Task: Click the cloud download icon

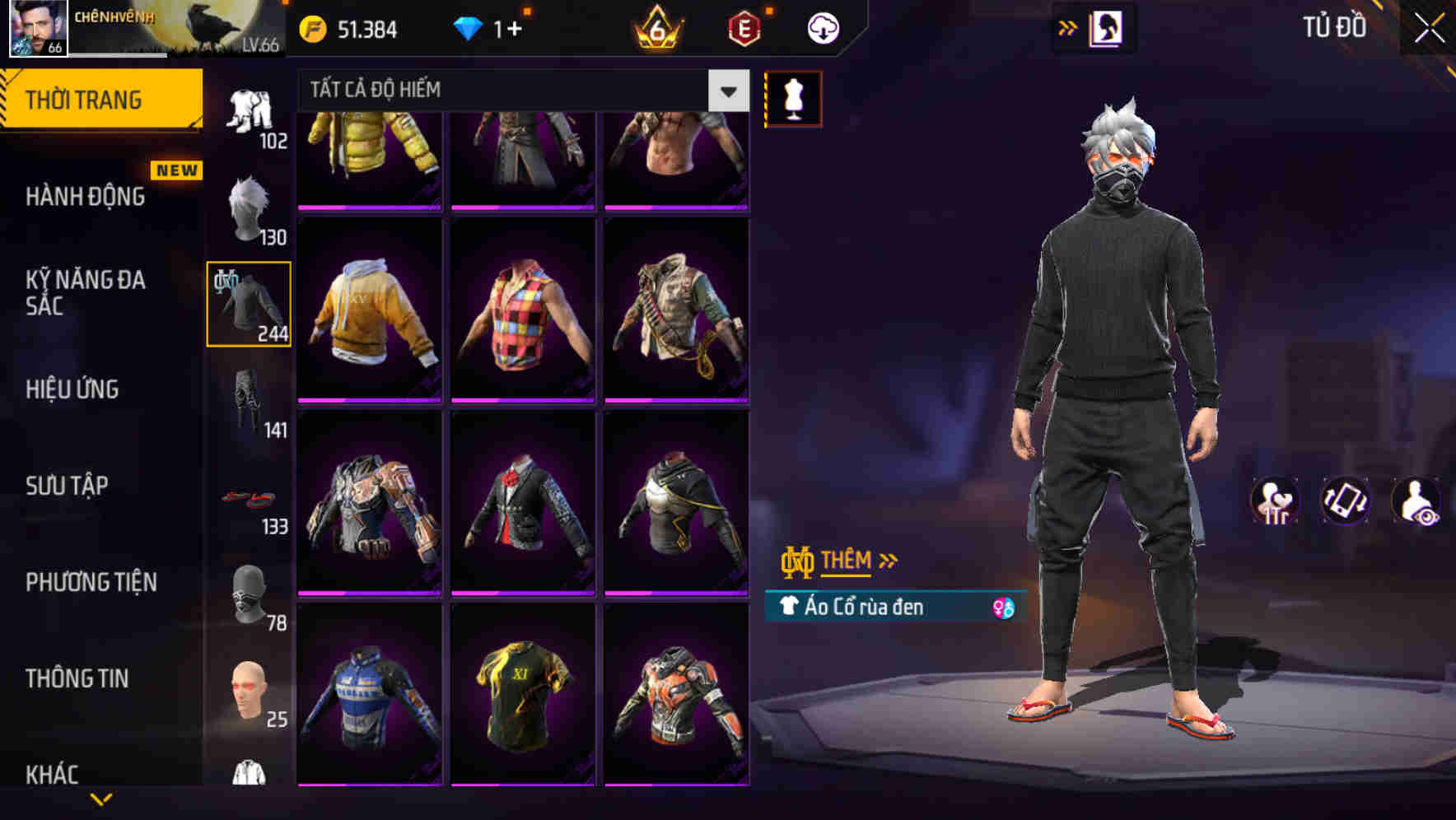Action: click(821, 27)
